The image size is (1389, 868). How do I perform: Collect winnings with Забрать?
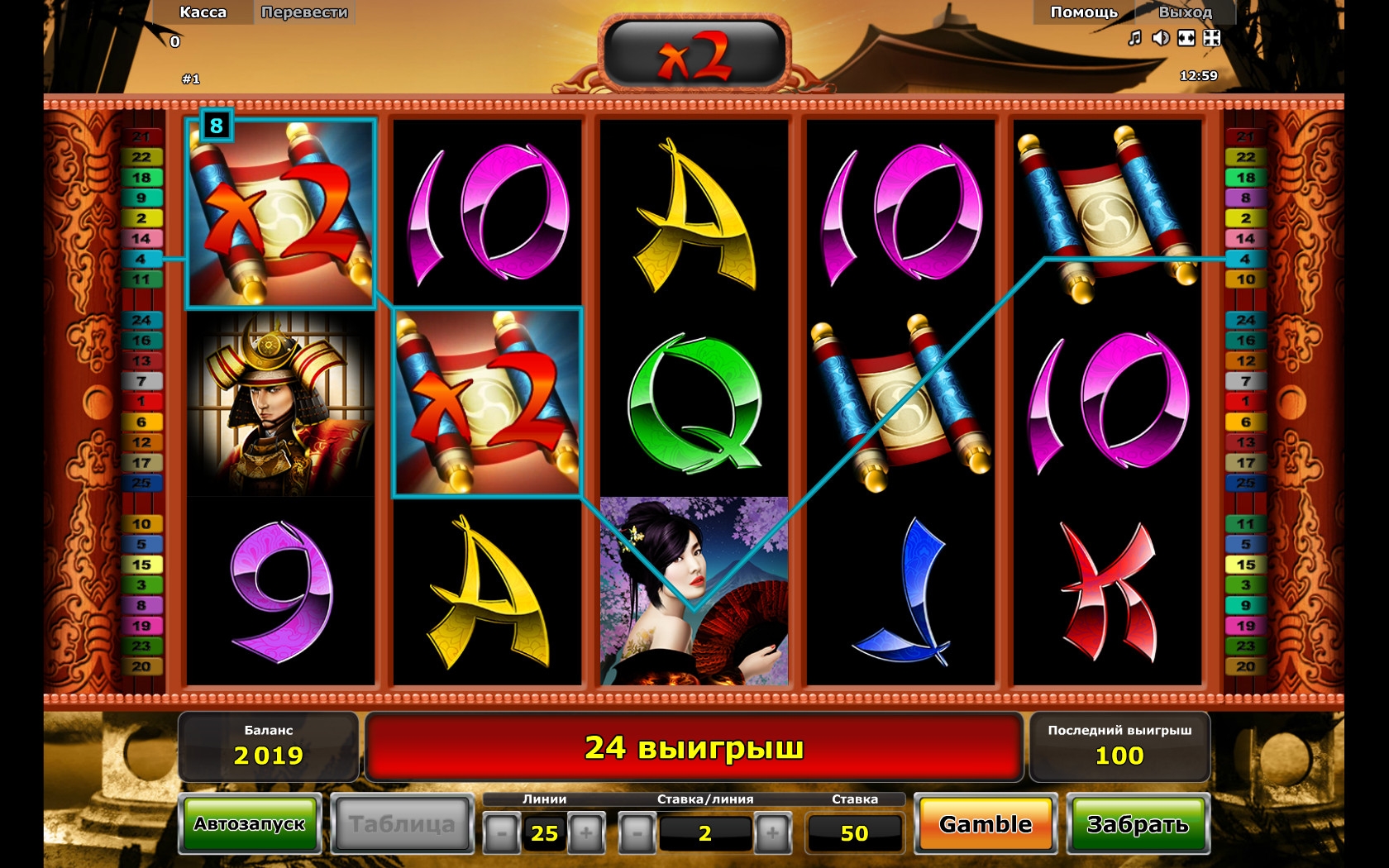(1138, 824)
